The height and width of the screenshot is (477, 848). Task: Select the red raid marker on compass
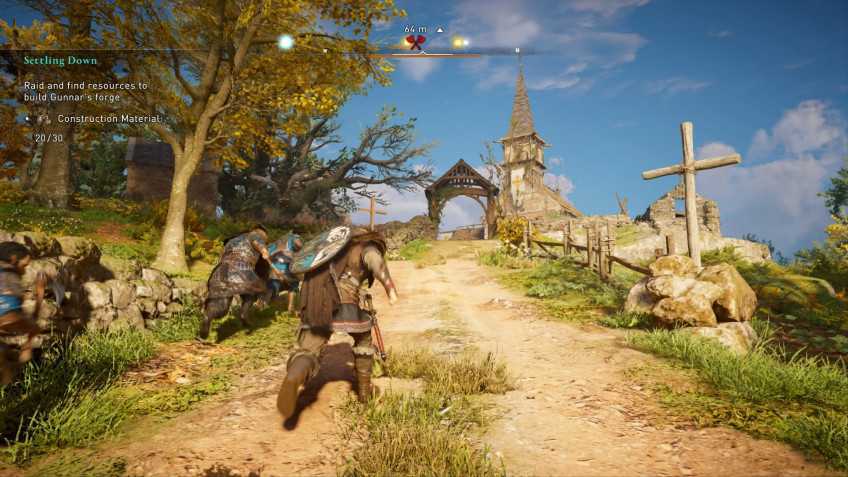pyautogui.click(x=416, y=43)
